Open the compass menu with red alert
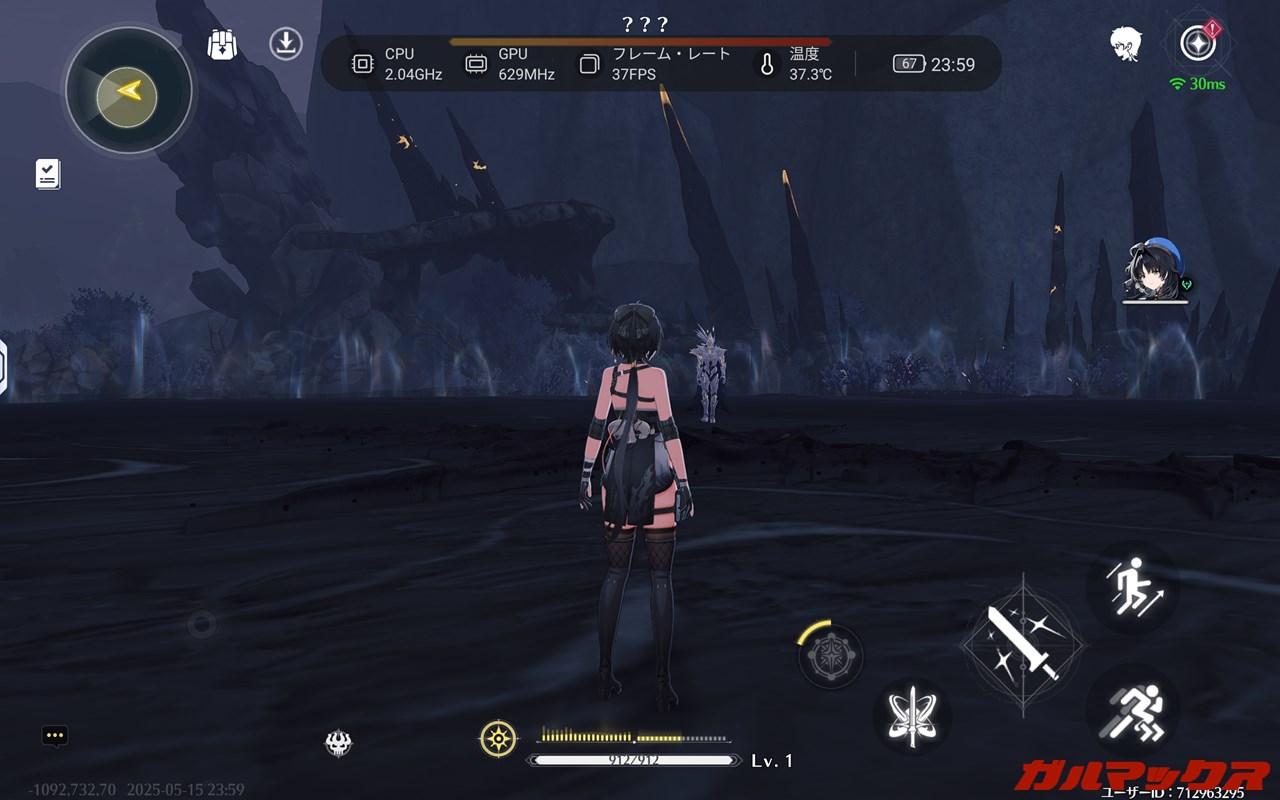 (x=1197, y=43)
